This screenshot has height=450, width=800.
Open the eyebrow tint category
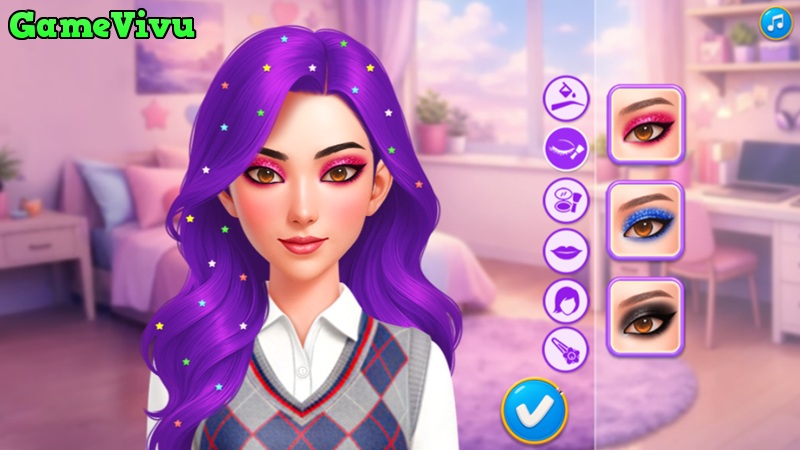point(567,98)
